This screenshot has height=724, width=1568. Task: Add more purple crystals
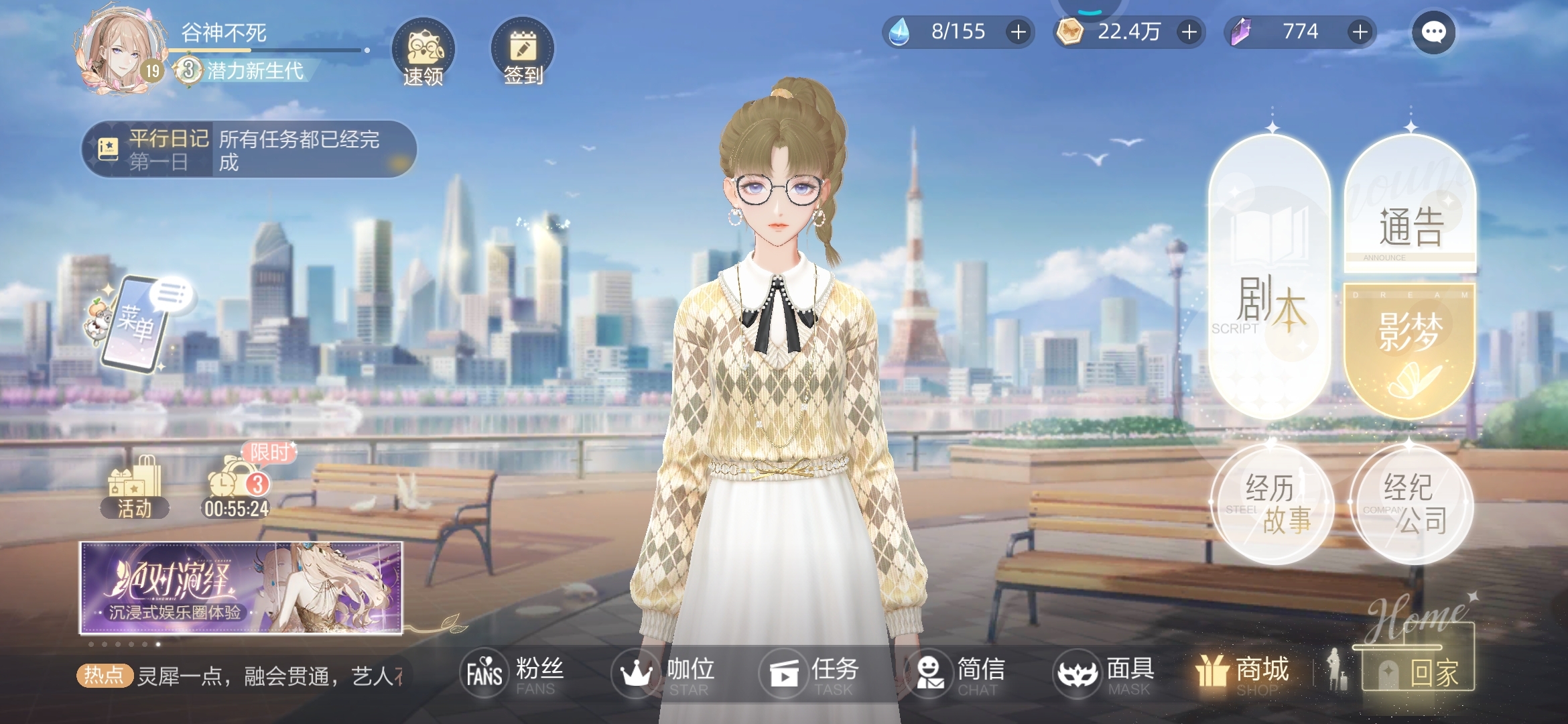point(1360,32)
